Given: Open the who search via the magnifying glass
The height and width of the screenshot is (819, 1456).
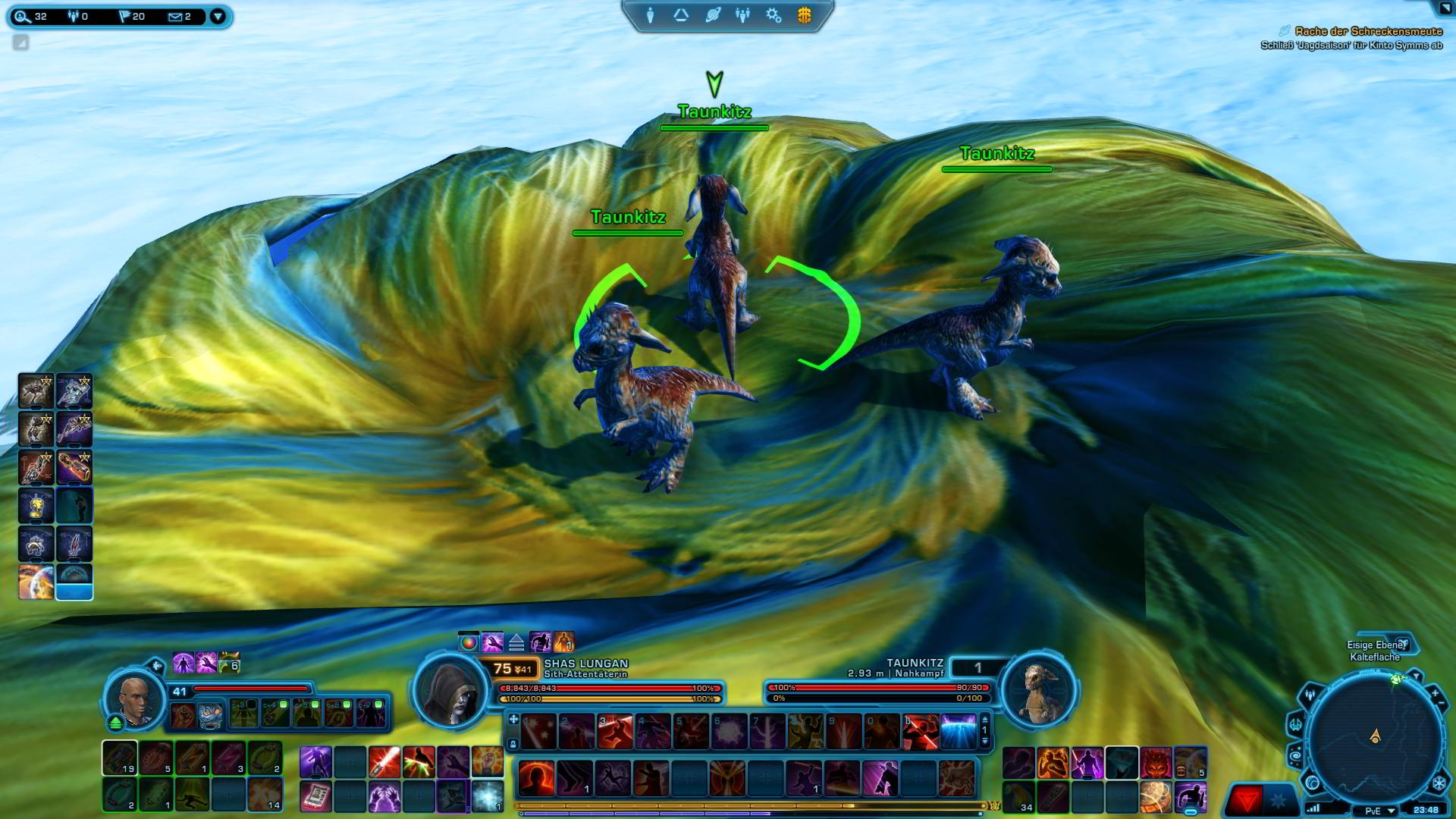Looking at the screenshot, I should coord(21,17).
